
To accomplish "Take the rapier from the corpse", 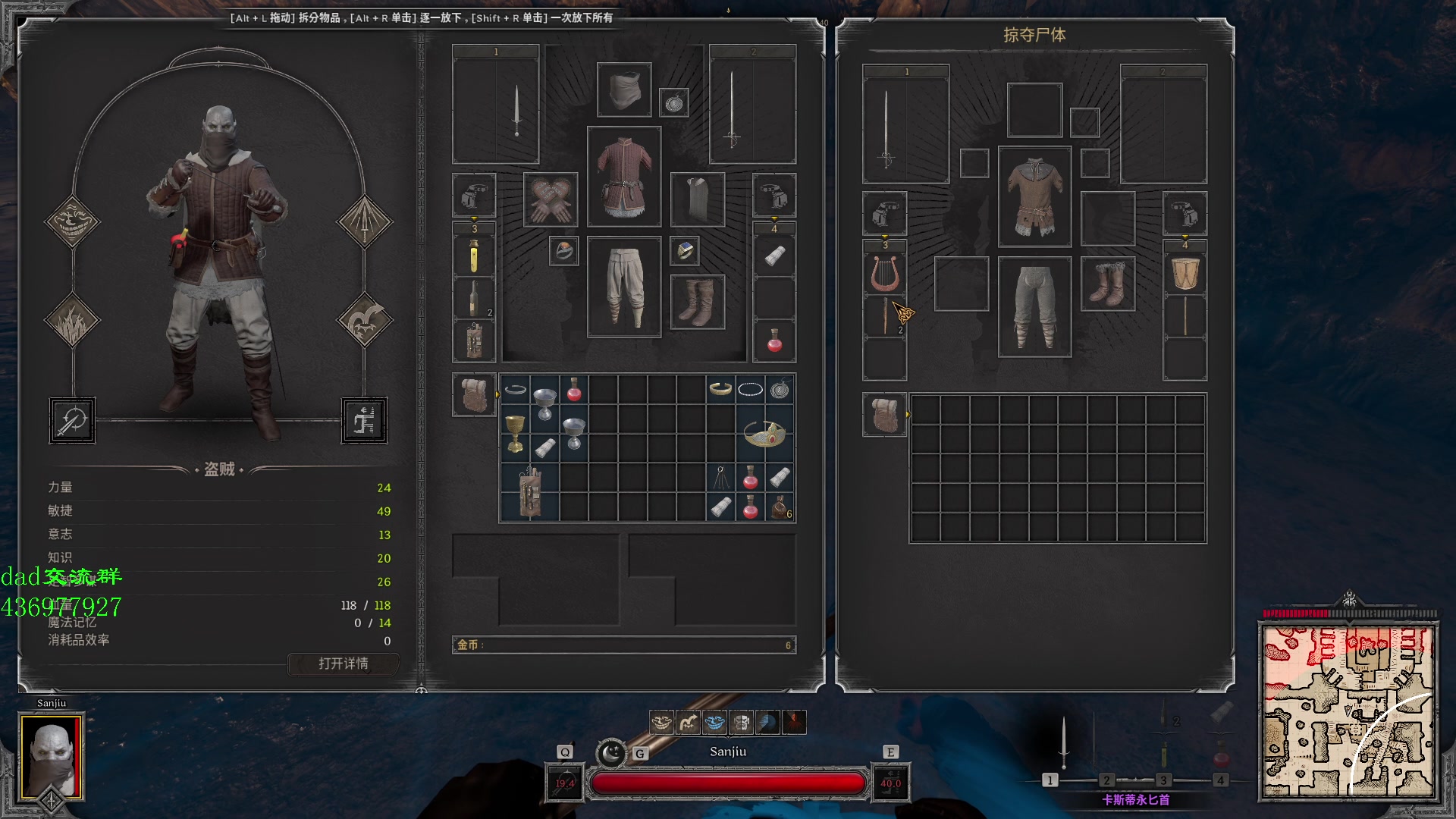I will pyautogui.click(x=886, y=127).
